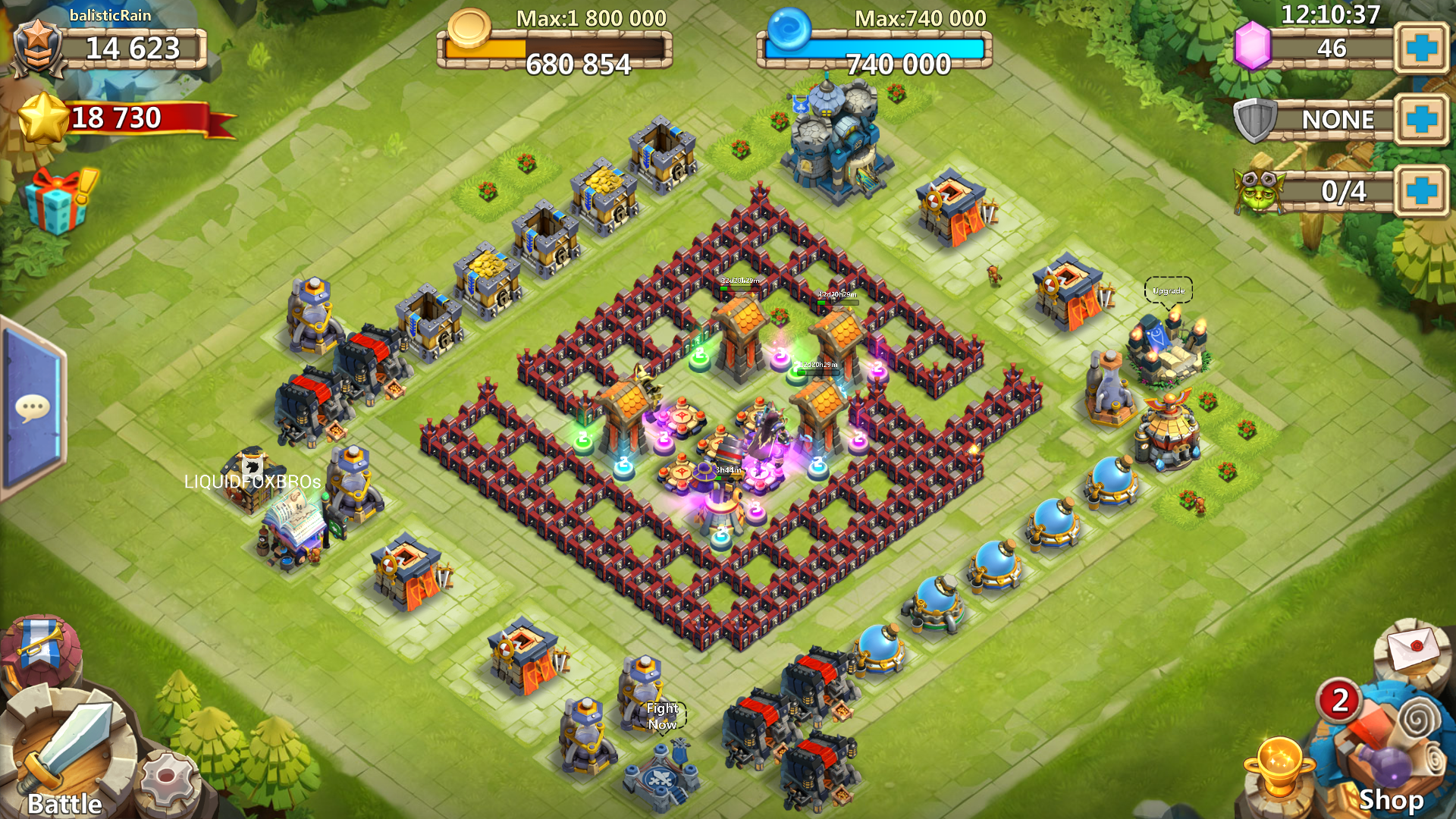View the balisticRain player profile badge
This screenshot has width=1456, height=819.
(38, 47)
